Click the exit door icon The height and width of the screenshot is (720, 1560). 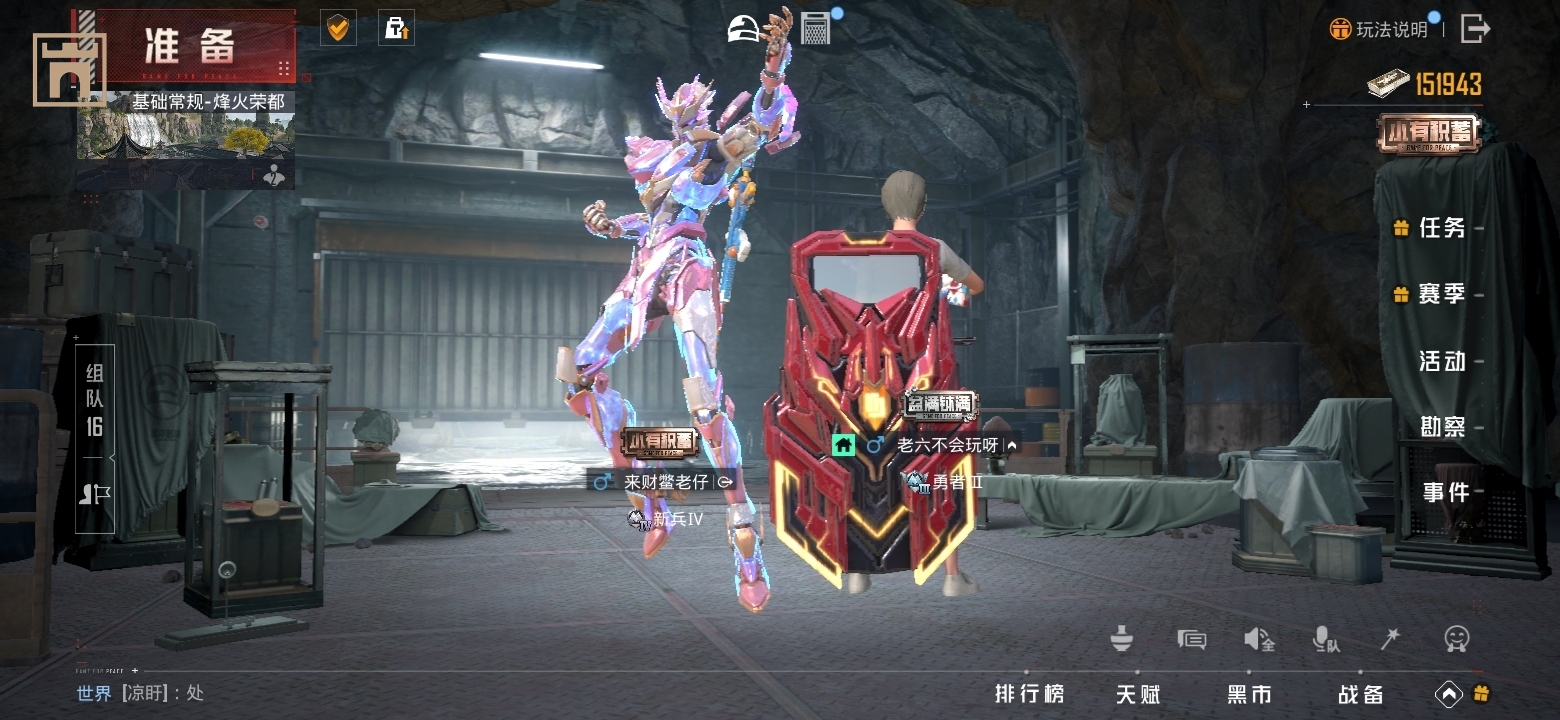[x=1475, y=28]
